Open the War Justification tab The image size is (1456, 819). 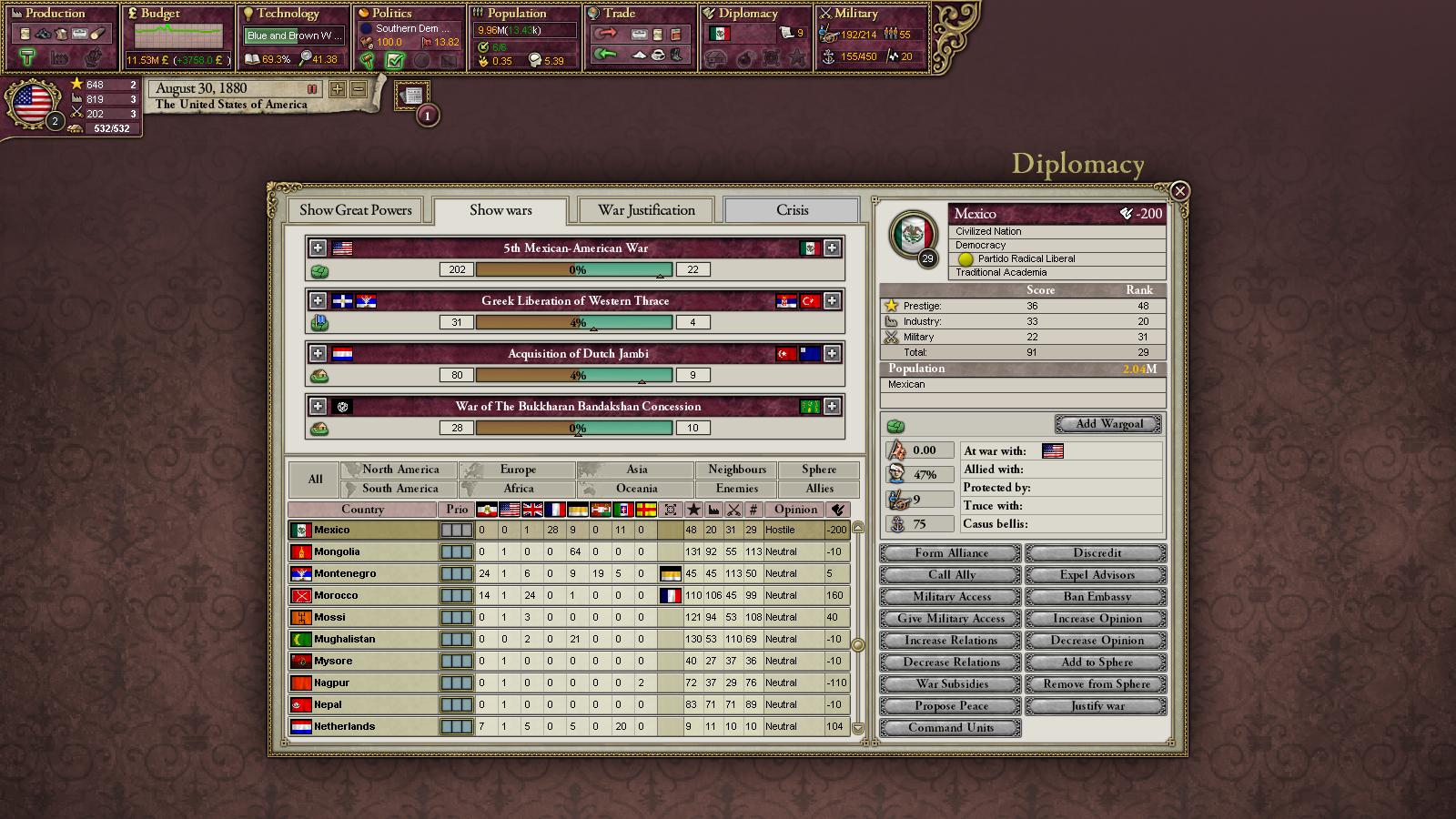pyautogui.click(x=646, y=210)
